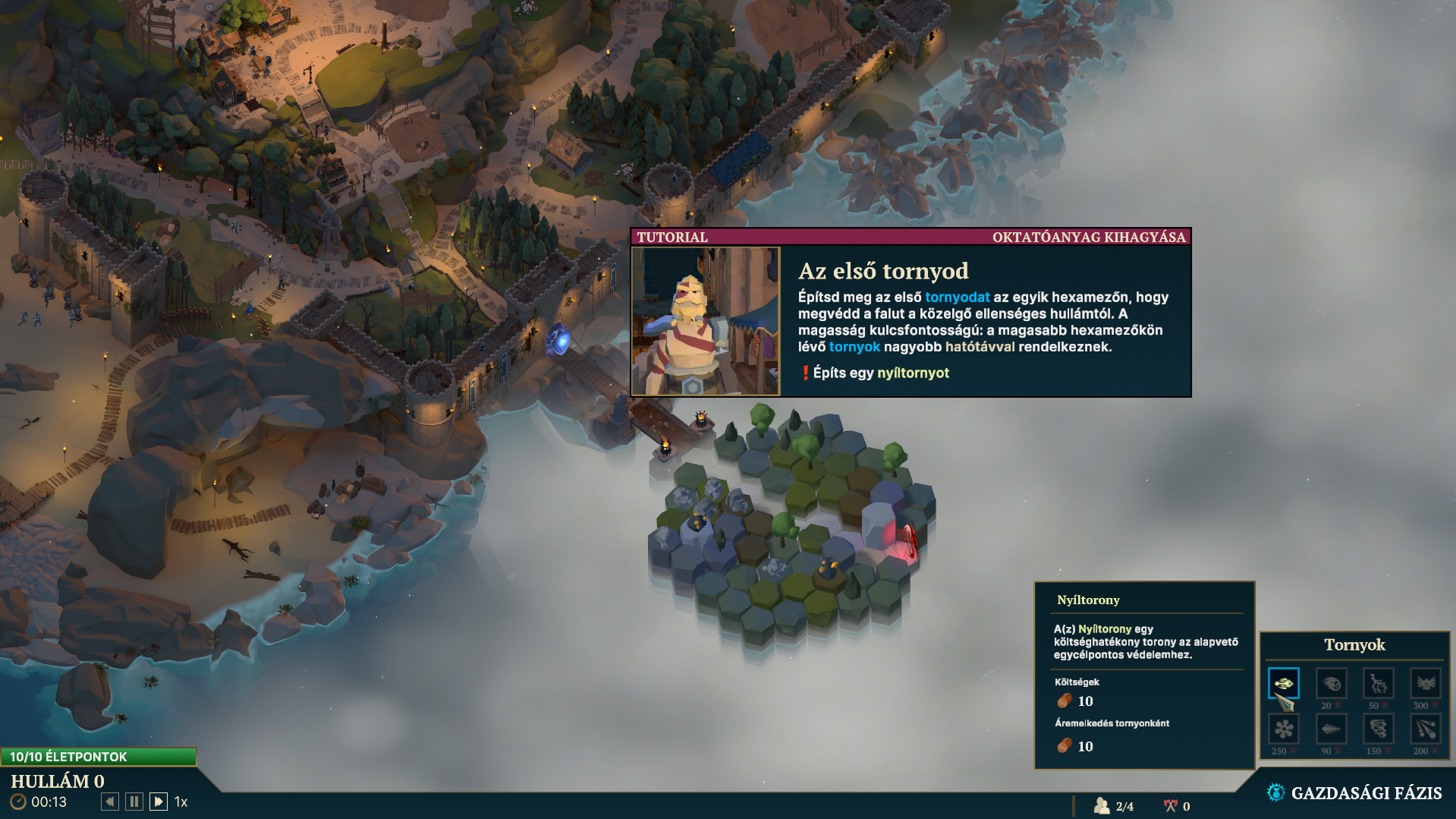Select the arrow tower (Nyíltorony) icon
This screenshot has height=819, width=1456.
pos(1284,683)
